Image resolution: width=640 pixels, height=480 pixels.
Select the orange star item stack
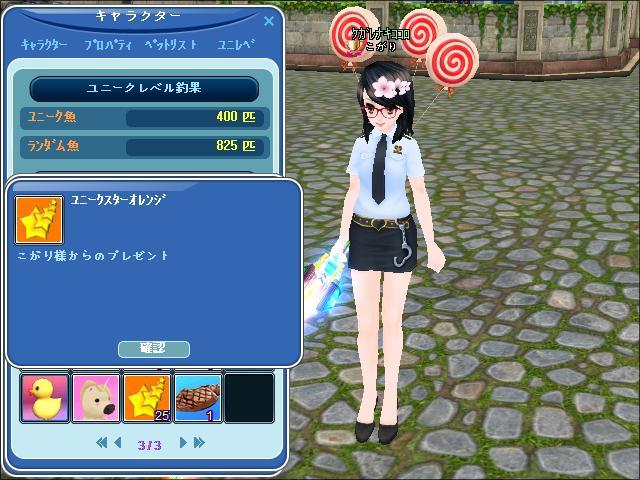pyautogui.click(x=148, y=397)
